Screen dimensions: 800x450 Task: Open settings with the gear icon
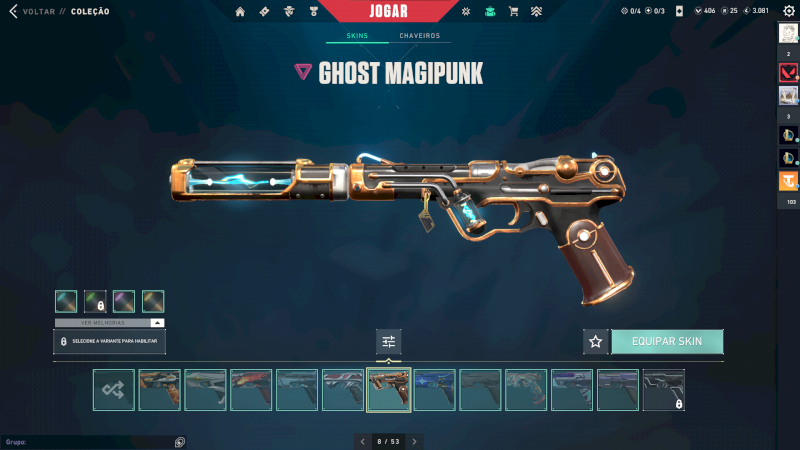[x=788, y=11]
